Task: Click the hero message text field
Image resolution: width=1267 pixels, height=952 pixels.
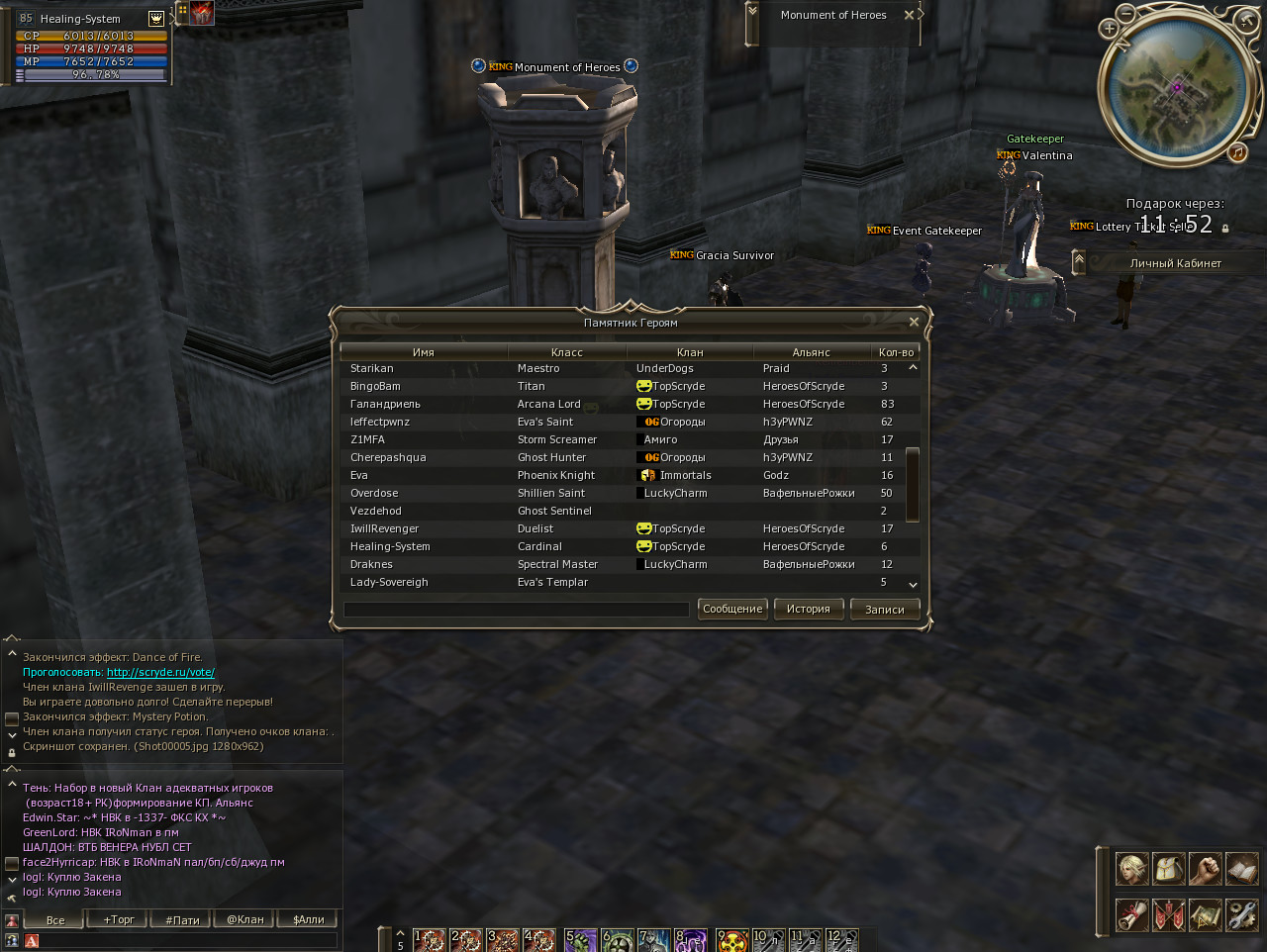Action: coord(516,610)
